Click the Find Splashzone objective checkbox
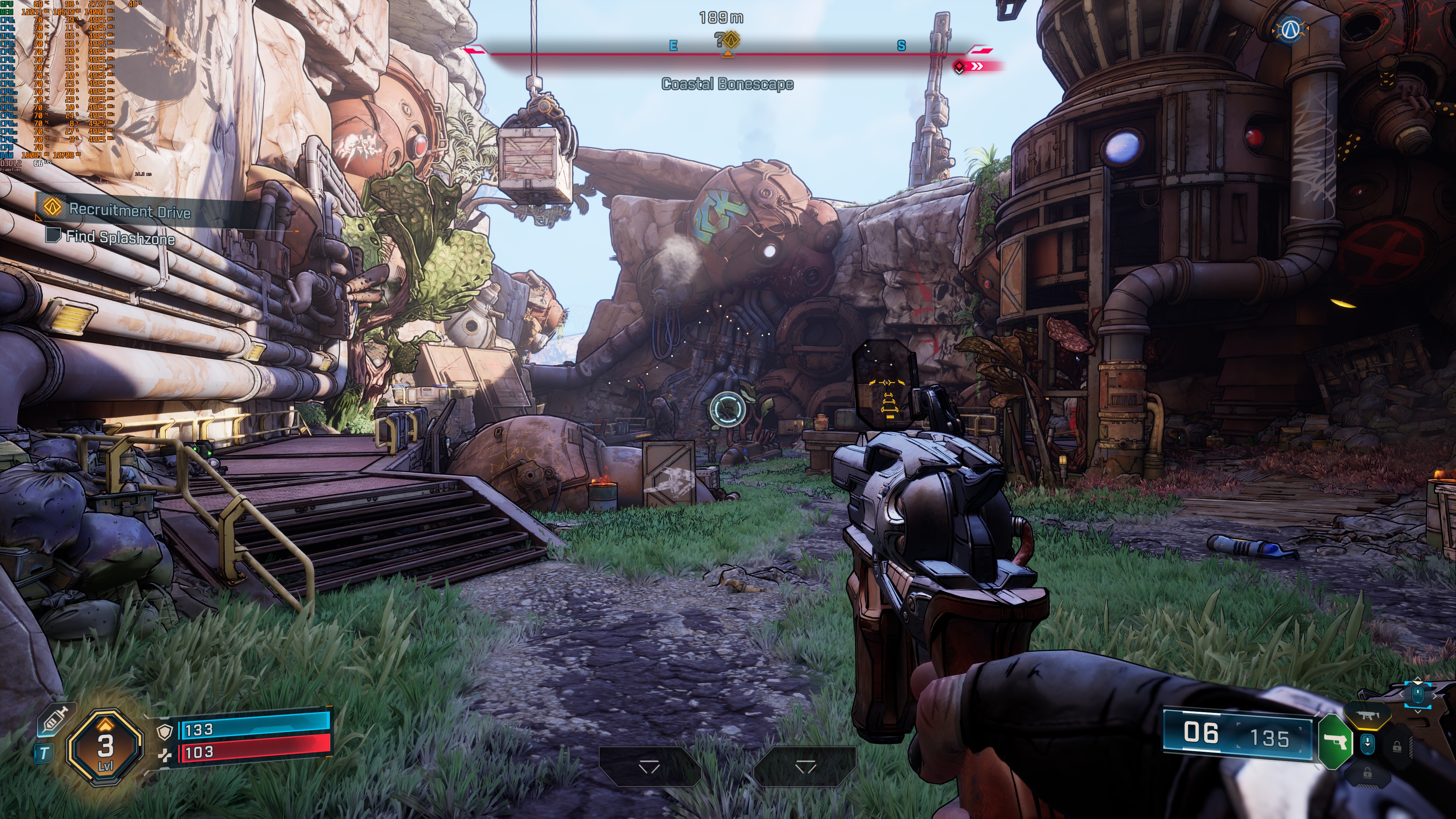 coord(53,235)
